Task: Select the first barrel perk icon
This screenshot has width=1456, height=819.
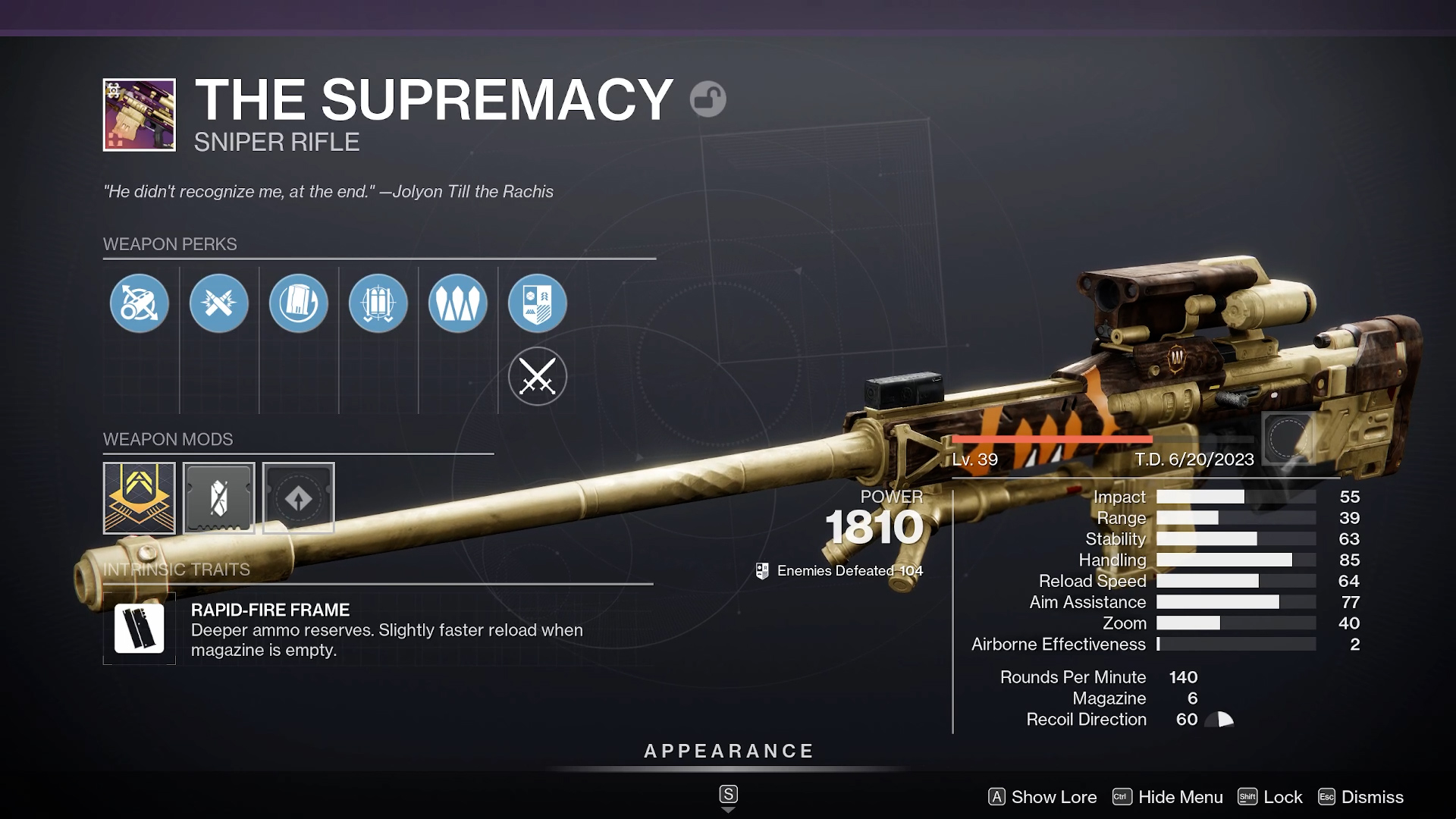Action: [140, 303]
